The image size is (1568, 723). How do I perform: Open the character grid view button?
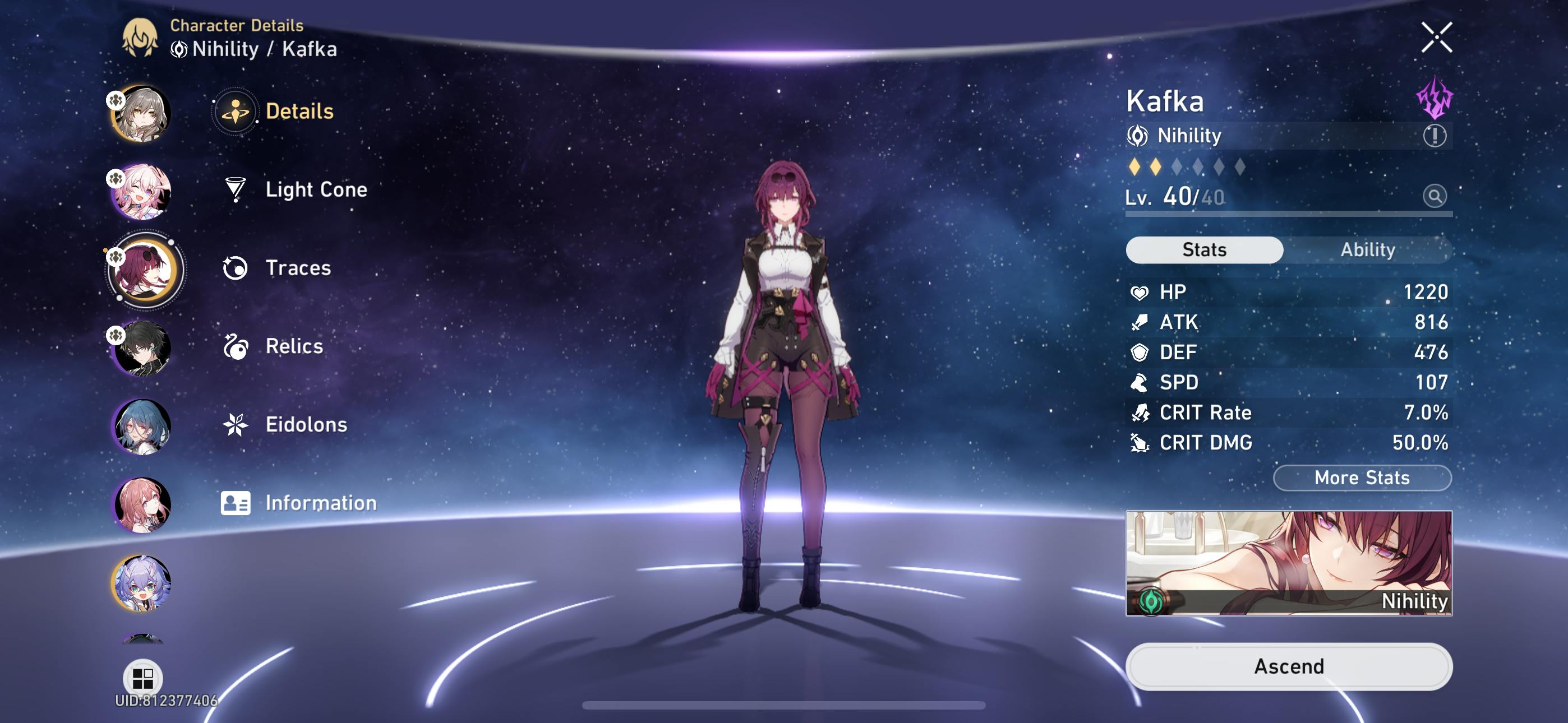click(x=142, y=678)
